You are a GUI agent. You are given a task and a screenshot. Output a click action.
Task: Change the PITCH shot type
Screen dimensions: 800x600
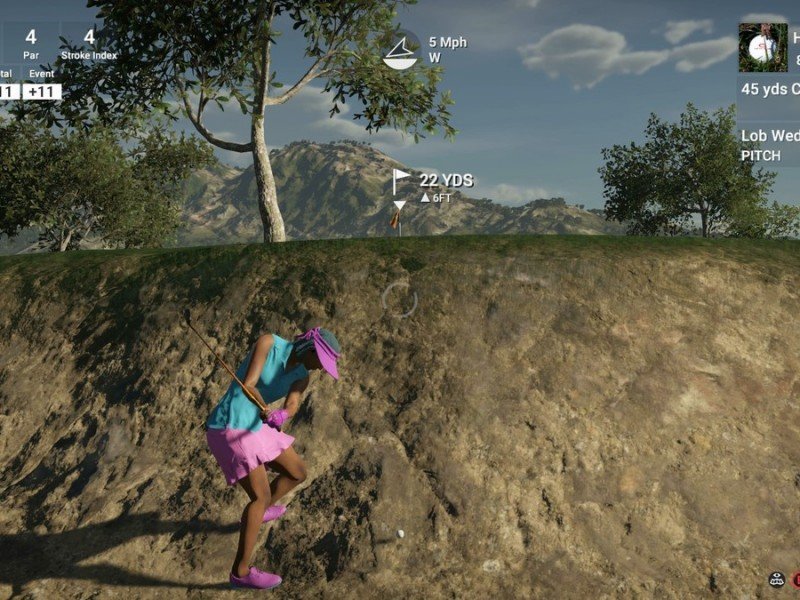click(x=761, y=156)
